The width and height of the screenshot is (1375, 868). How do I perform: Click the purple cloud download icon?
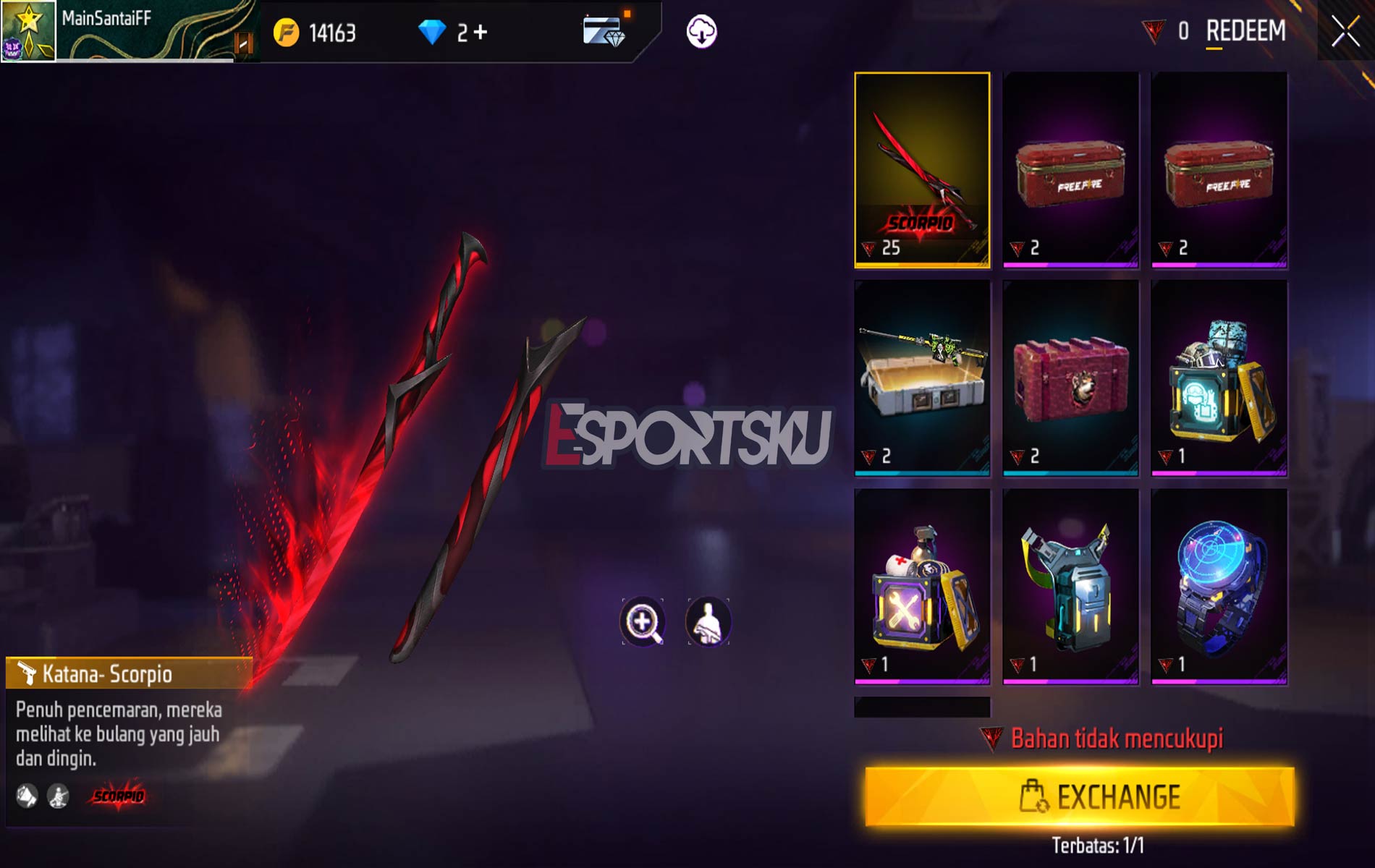(701, 30)
